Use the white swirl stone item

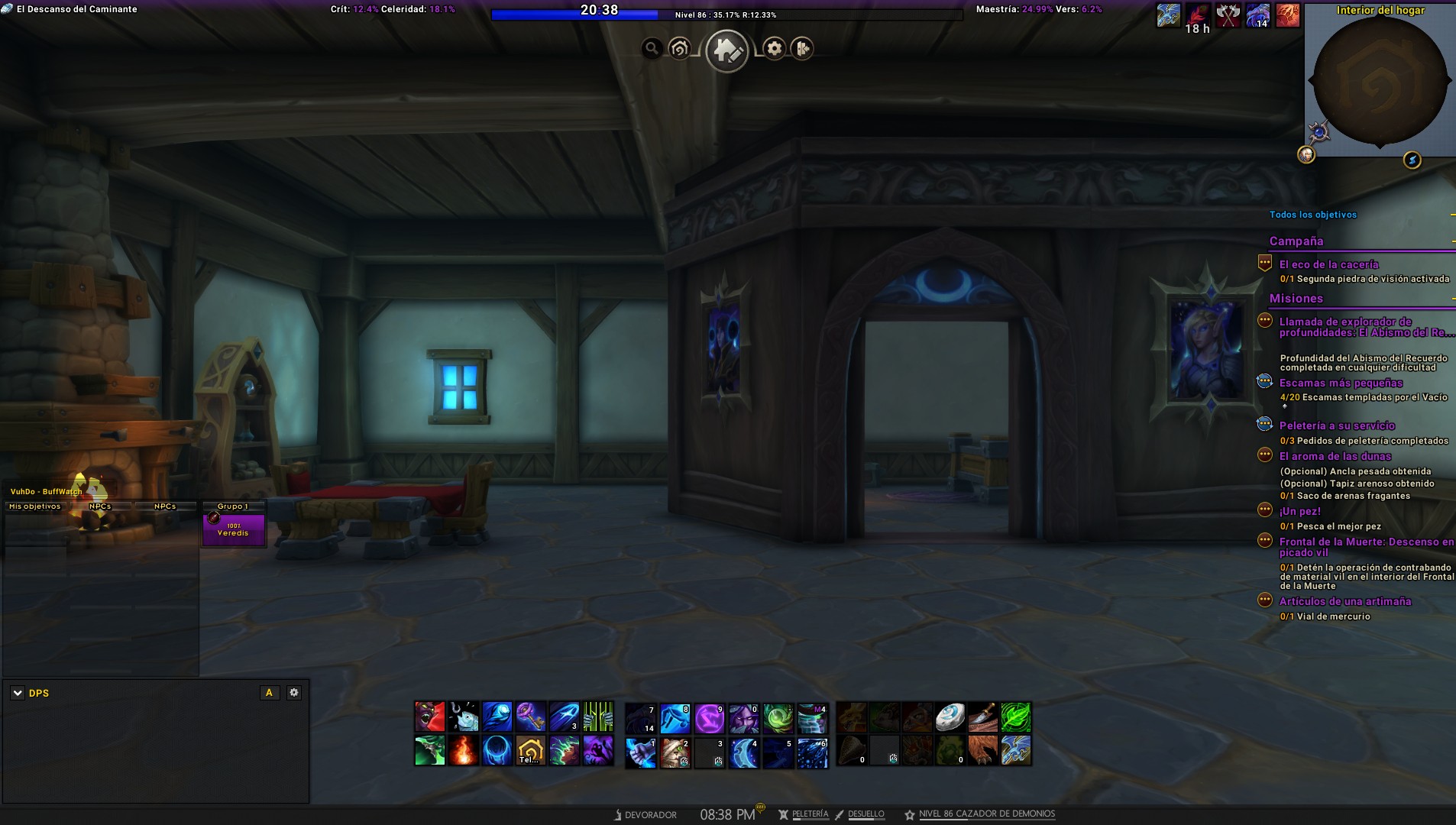pyautogui.click(x=950, y=717)
